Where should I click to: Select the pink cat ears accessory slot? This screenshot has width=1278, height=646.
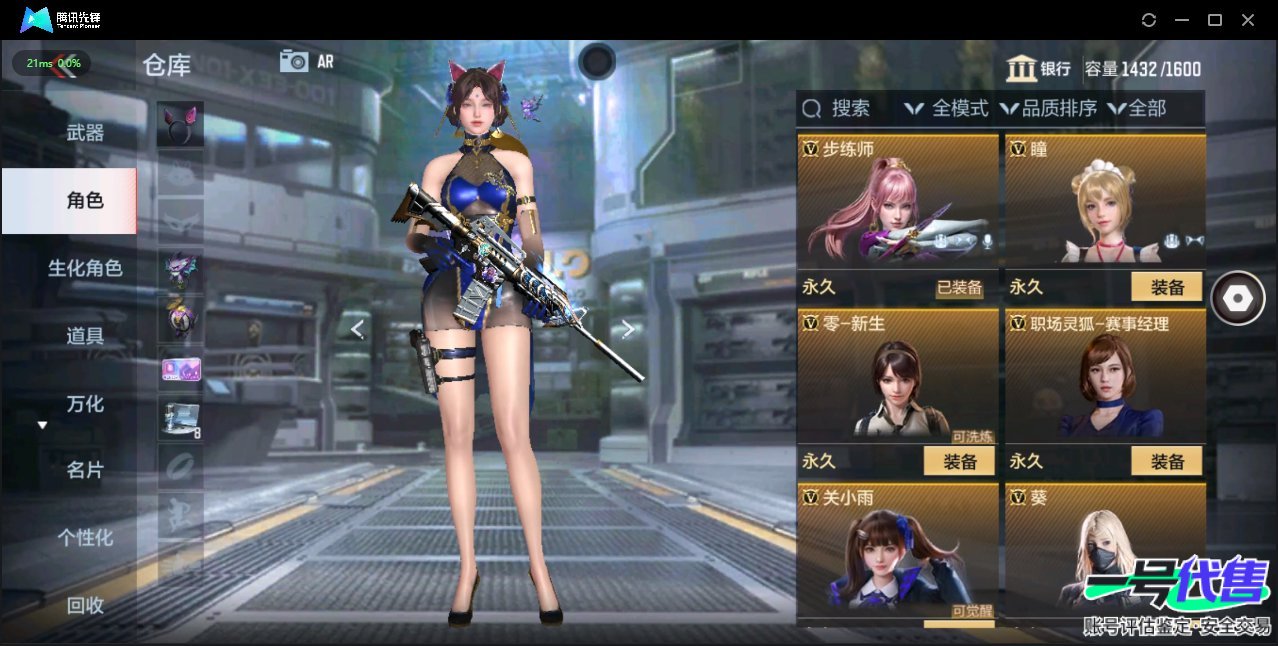[180, 124]
